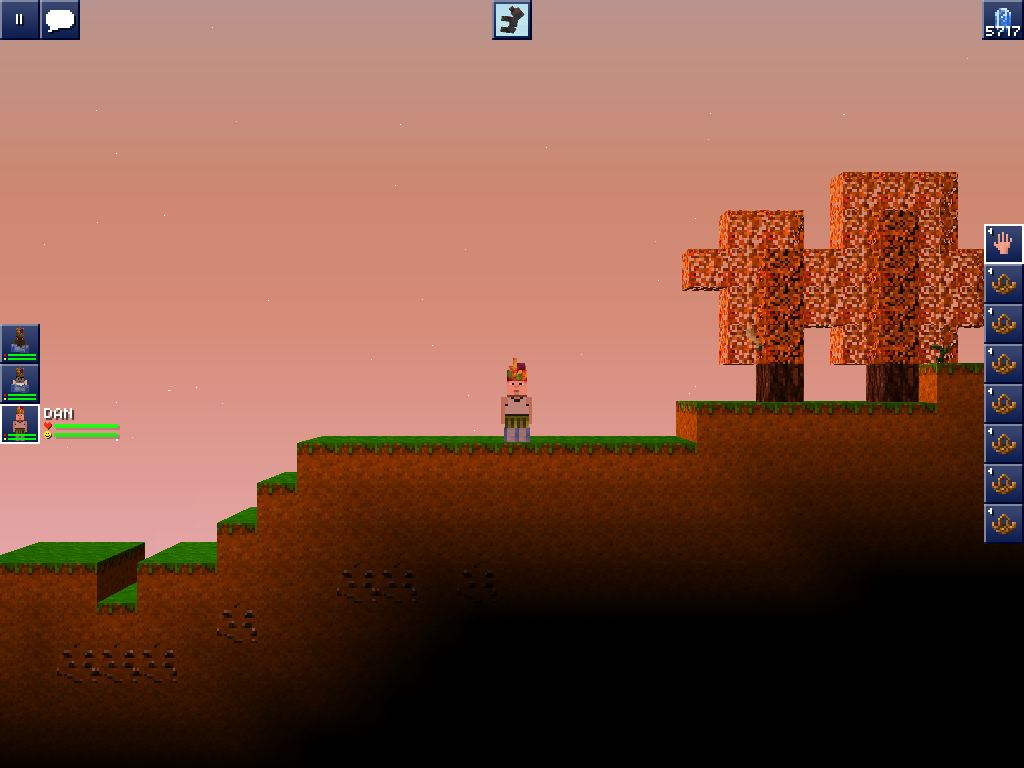
Task: Select Dan's blockhead portrait
Action: coord(20,423)
